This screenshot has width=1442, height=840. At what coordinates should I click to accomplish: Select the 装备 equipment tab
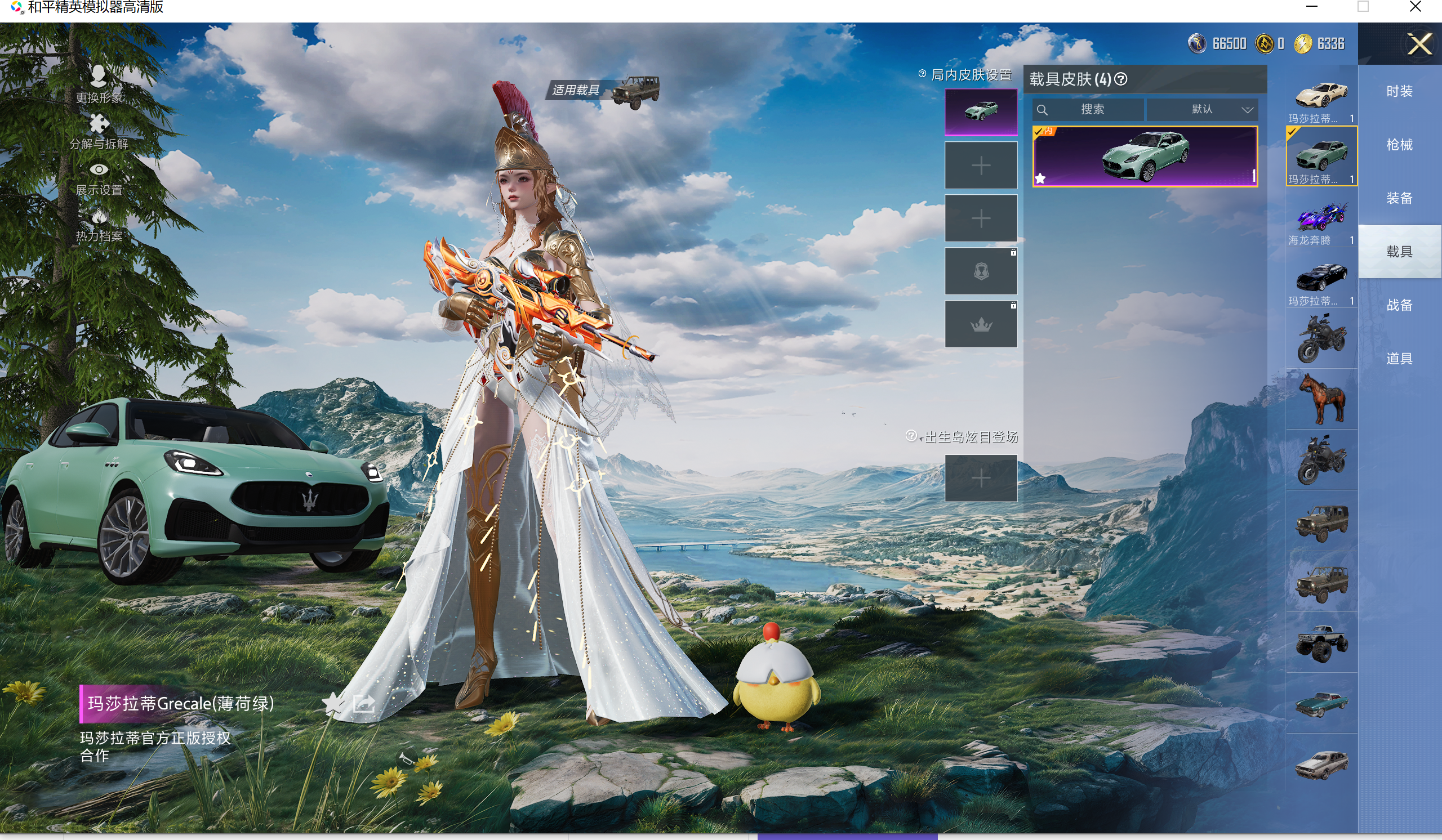tap(1399, 198)
